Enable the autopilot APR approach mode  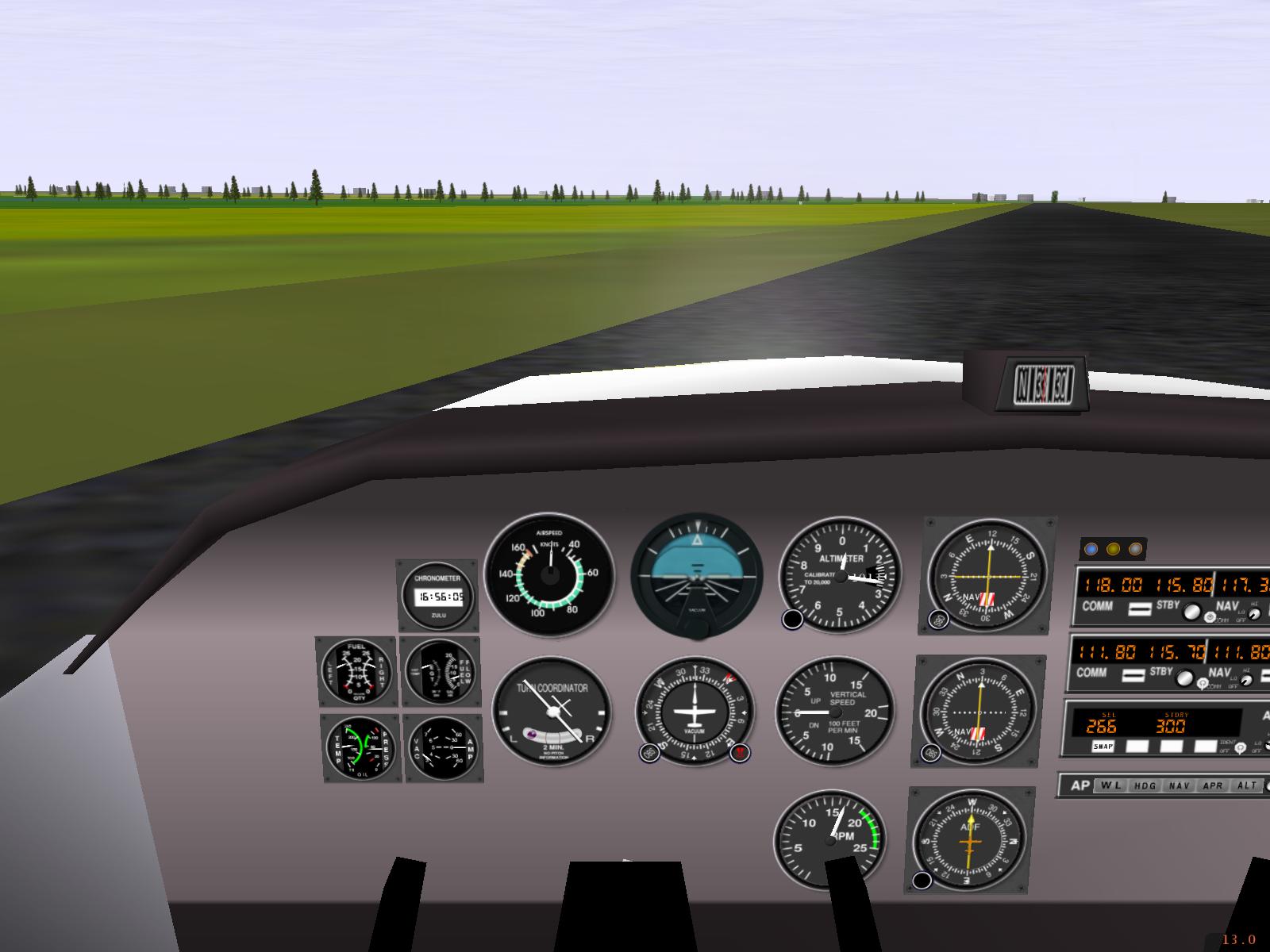pyautogui.click(x=1213, y=785)
